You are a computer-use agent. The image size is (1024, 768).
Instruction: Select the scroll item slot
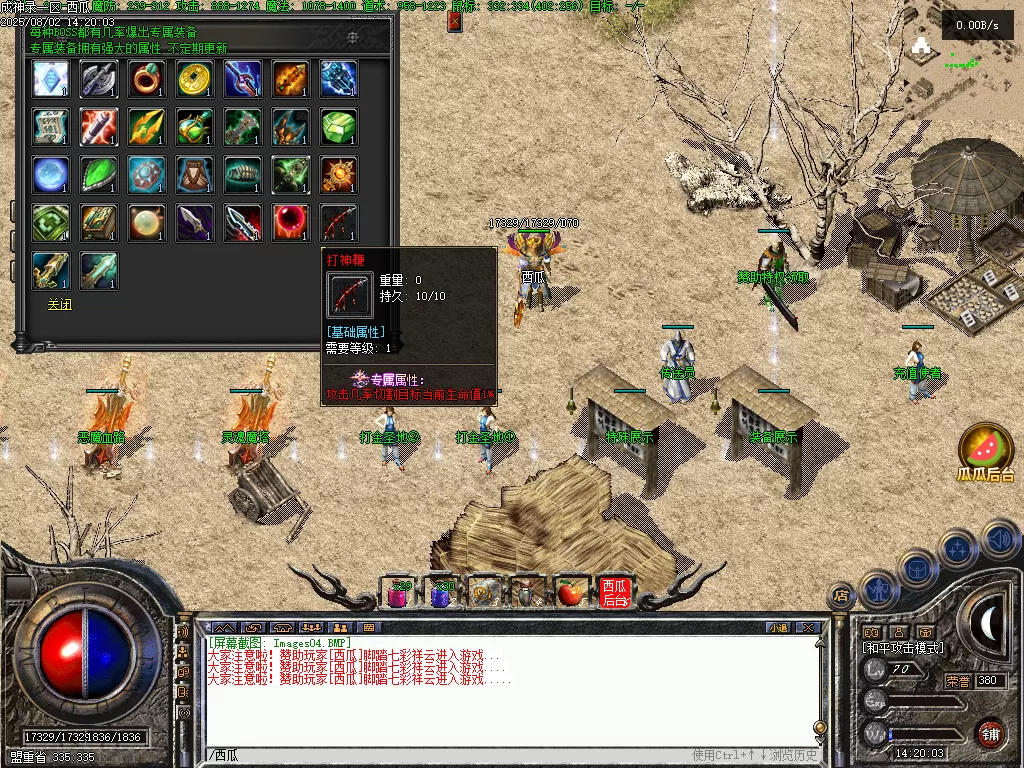(x=51, y=127)
